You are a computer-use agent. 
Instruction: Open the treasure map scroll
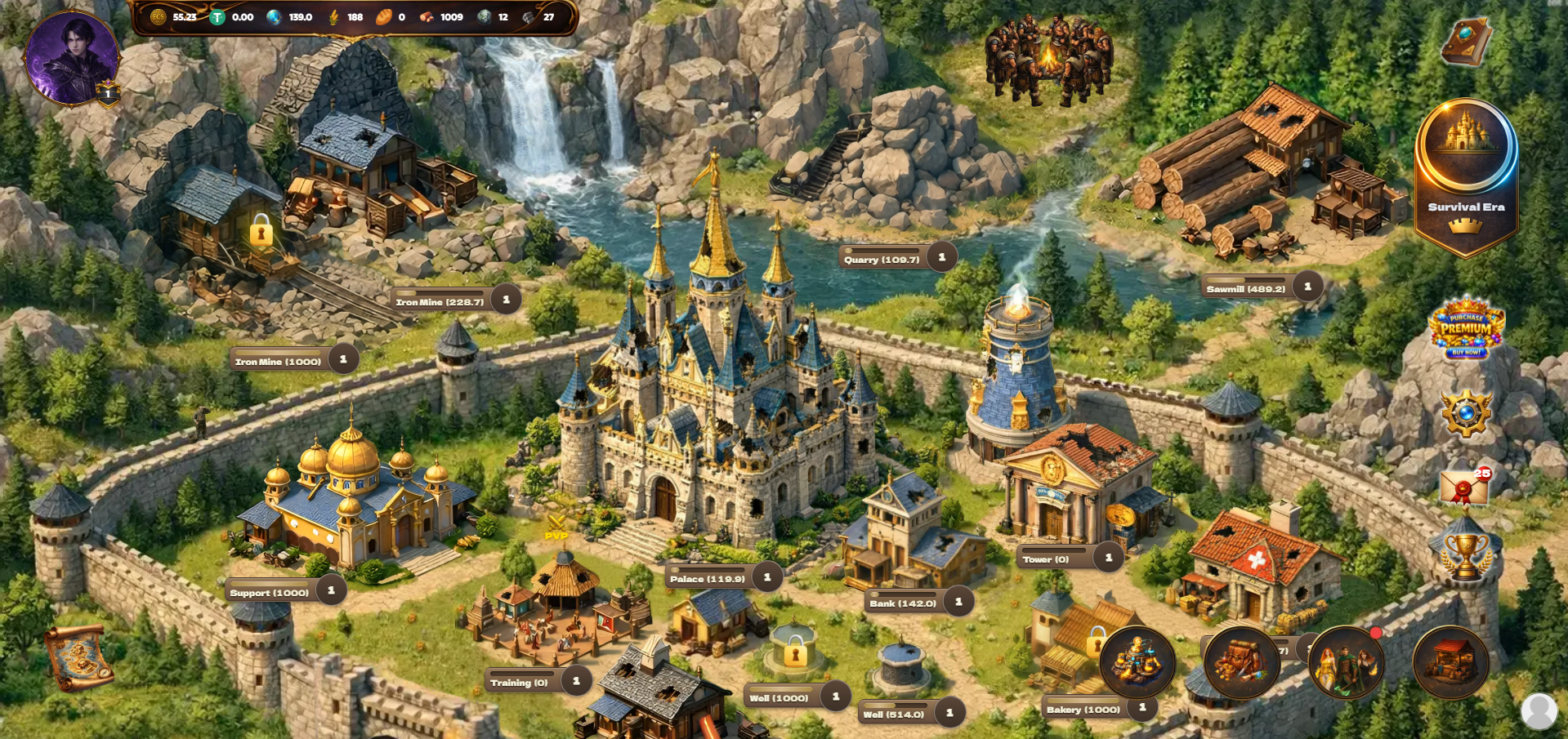click(78, 657)
